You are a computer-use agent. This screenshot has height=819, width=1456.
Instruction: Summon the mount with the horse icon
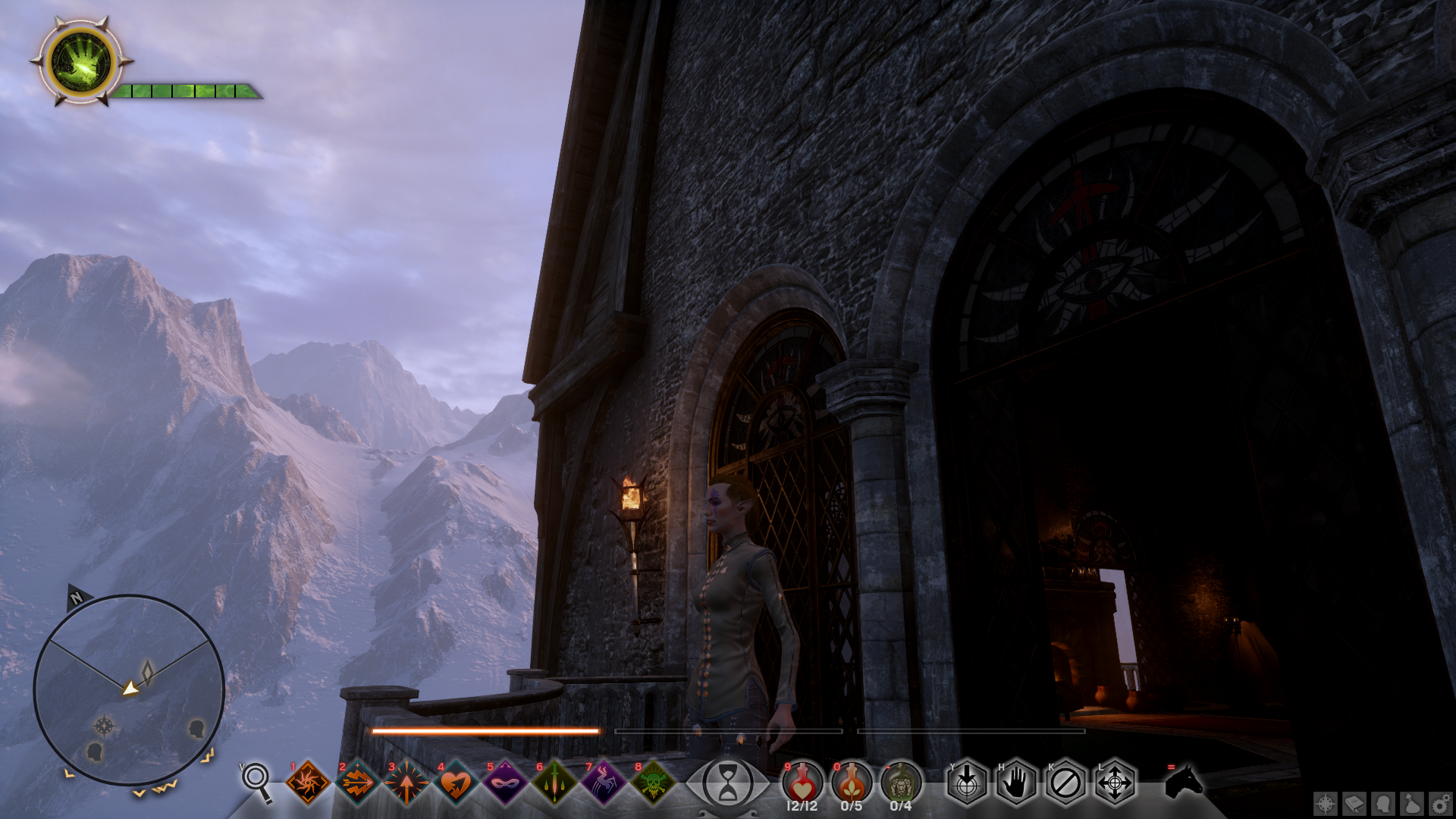pos(1183,781)
